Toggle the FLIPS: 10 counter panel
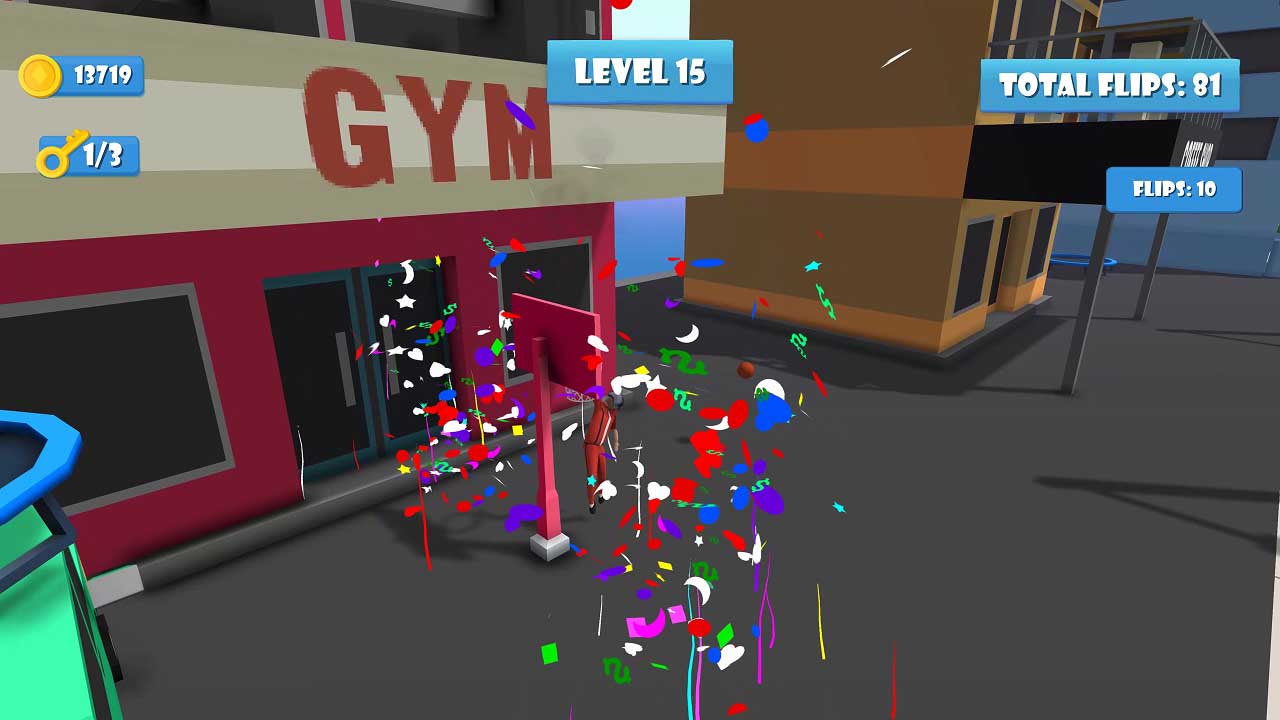The height and width of the screenshot is (720, 1280). [x=1172, y=188]
